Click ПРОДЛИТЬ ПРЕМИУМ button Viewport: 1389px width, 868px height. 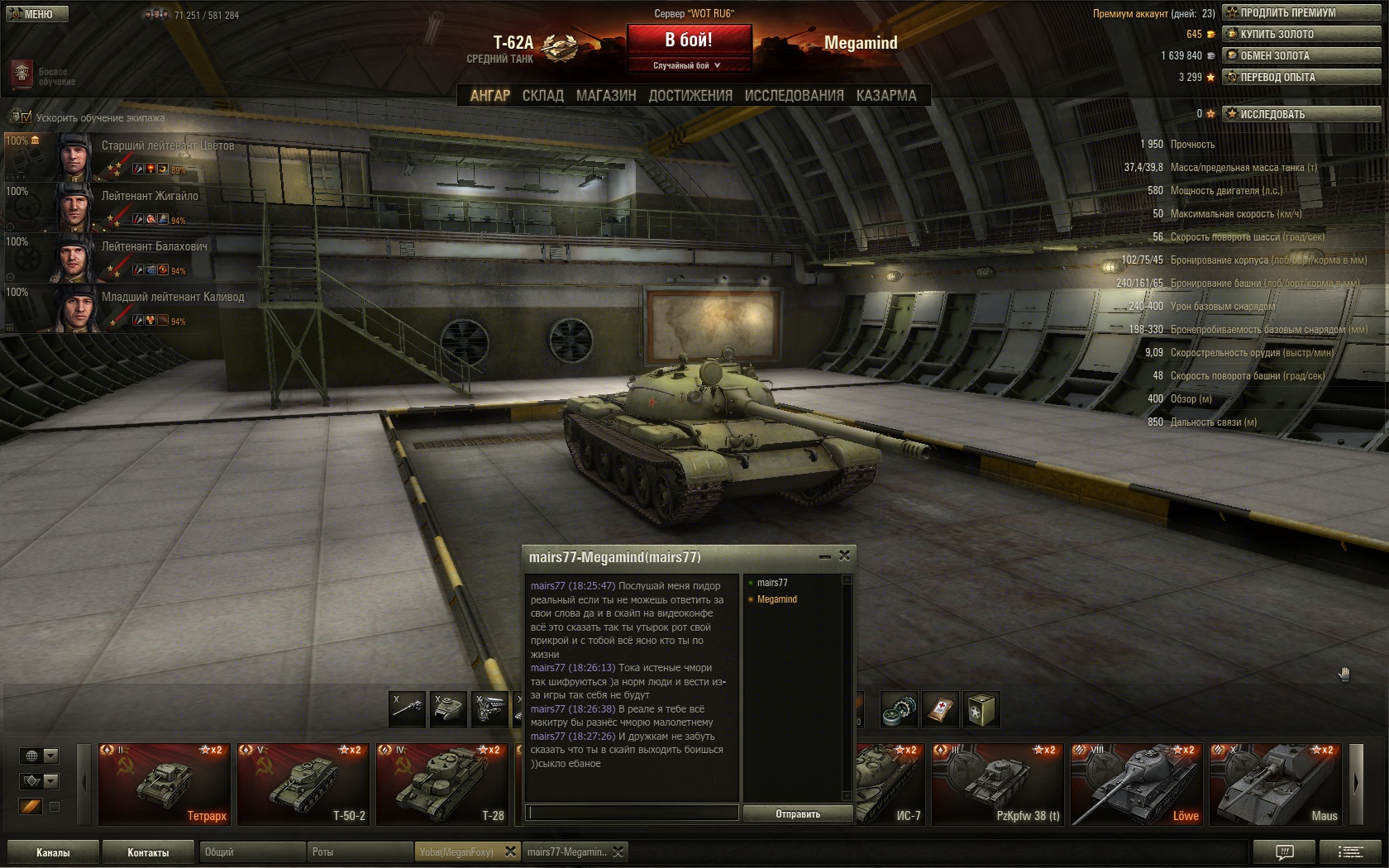coord(1302,12)
